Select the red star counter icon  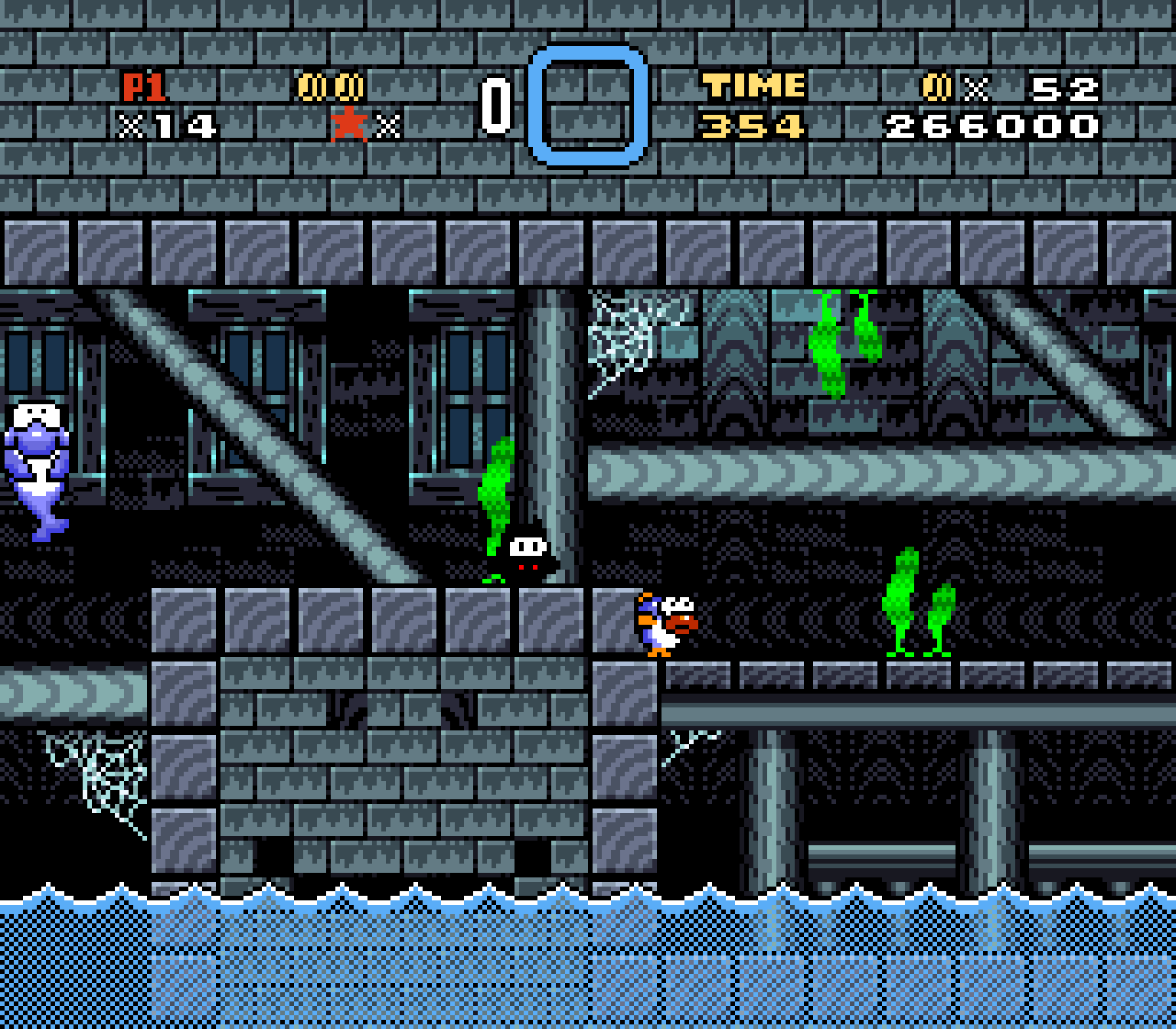pyautogui.click(x=348, y=122)
